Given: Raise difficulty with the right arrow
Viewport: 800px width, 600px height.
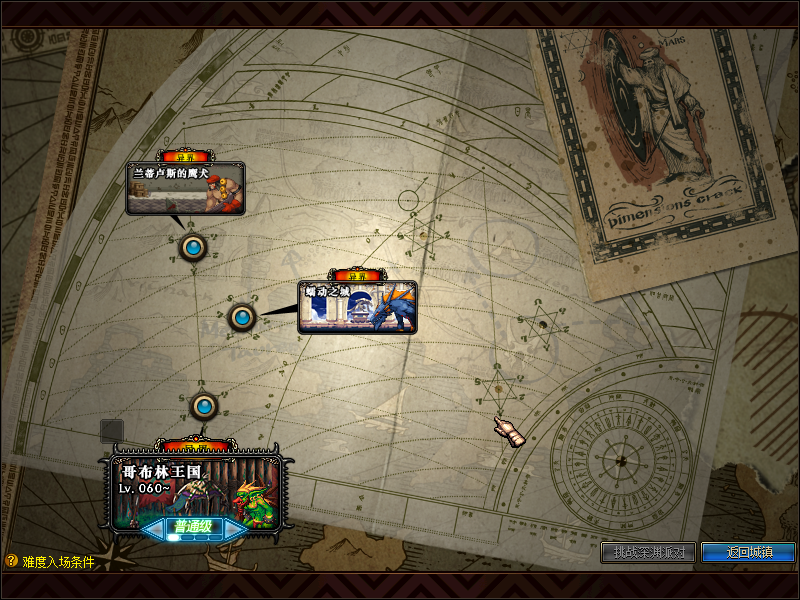Looking at the screenshot, I should pyautogui.click(x=234, y=528).
